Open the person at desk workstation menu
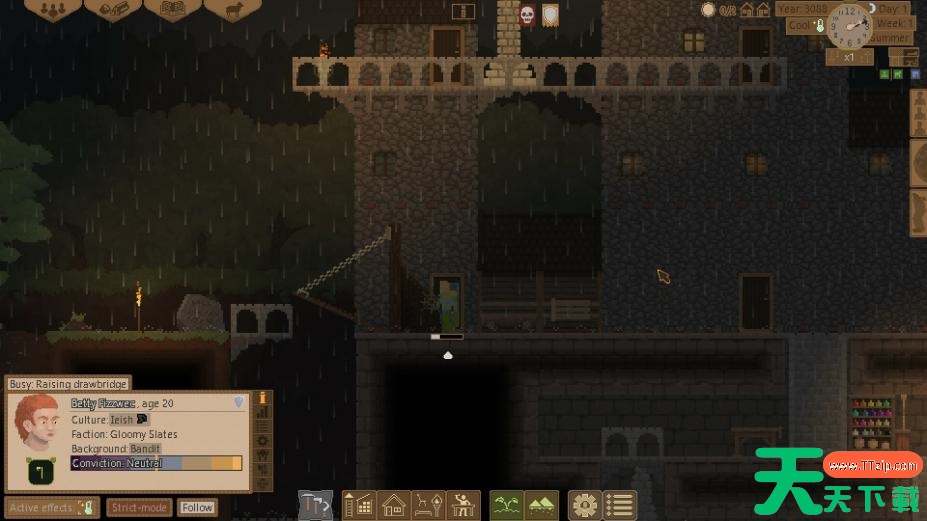The image size is (927, 521). 462,504
